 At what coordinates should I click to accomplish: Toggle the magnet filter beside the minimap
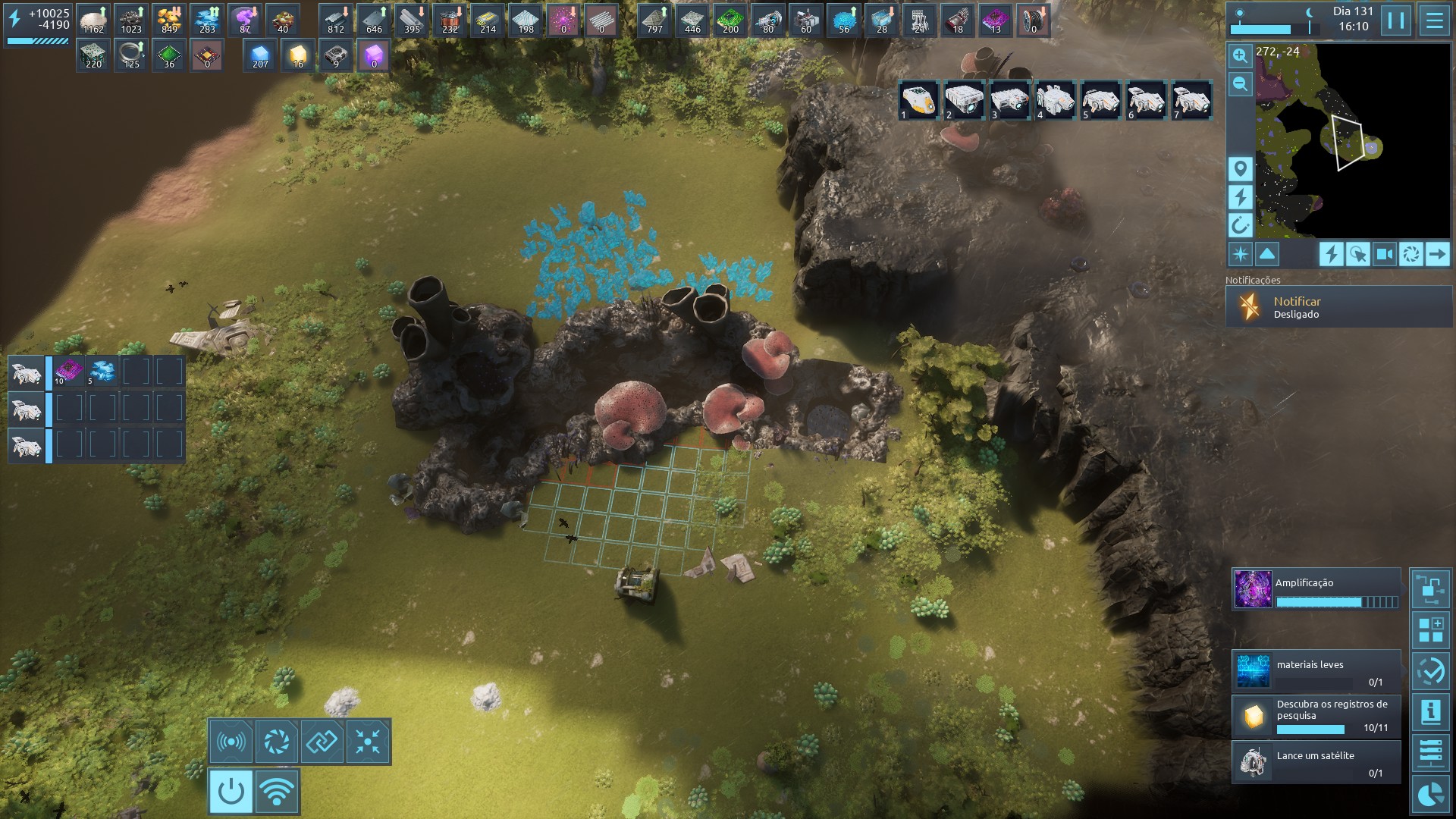(1240, 225)
